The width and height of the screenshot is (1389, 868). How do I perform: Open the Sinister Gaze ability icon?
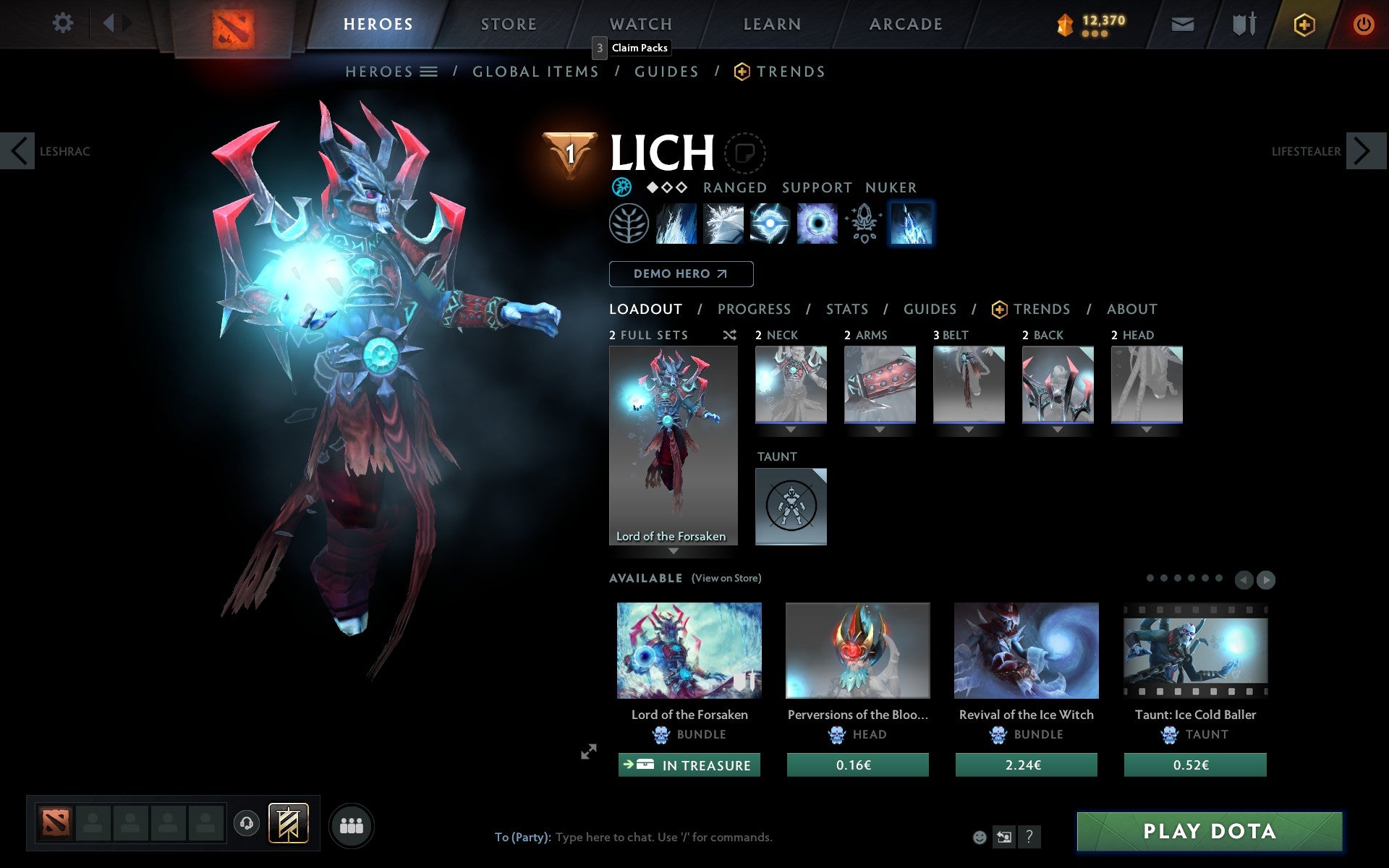pos(770,224)
